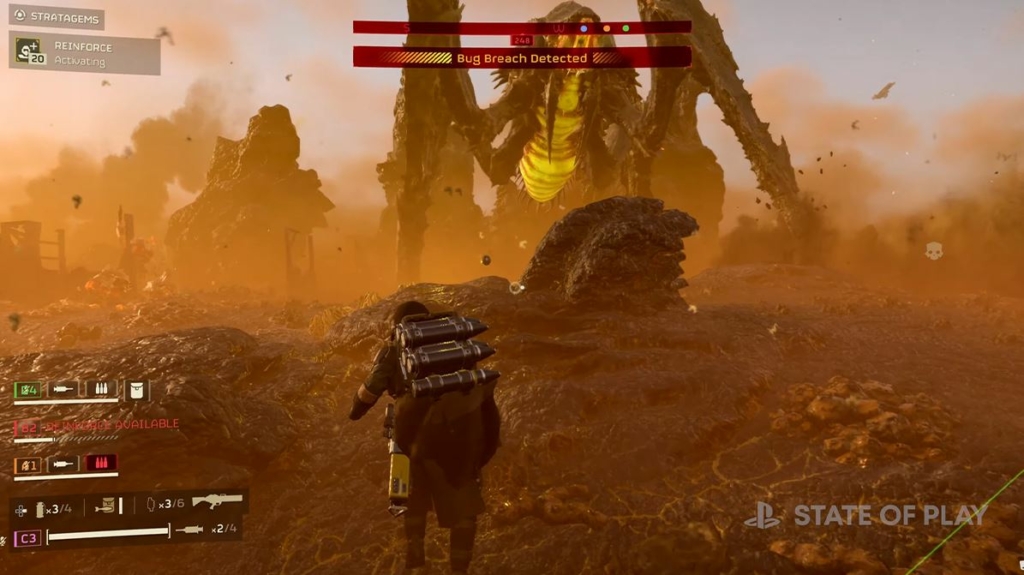Click the compass heading strip
Image resolution: width=1024 pixels, height=575 pixels.
tap(521, 27)
